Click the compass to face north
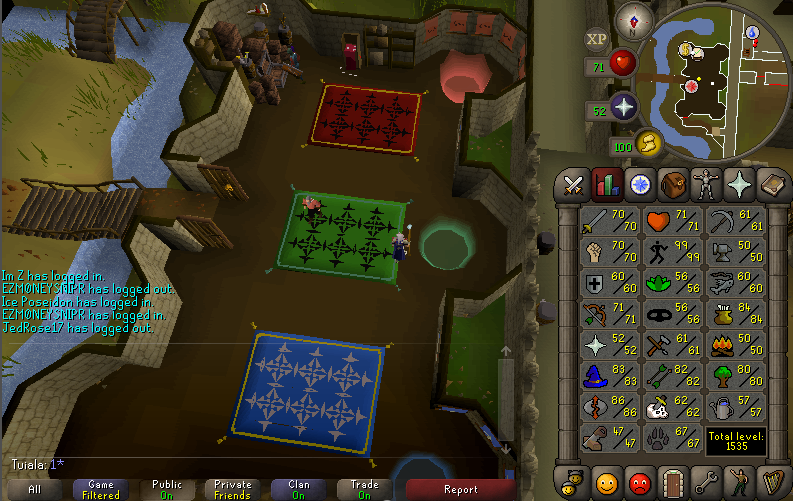793x501 pixels. [632, 17]
